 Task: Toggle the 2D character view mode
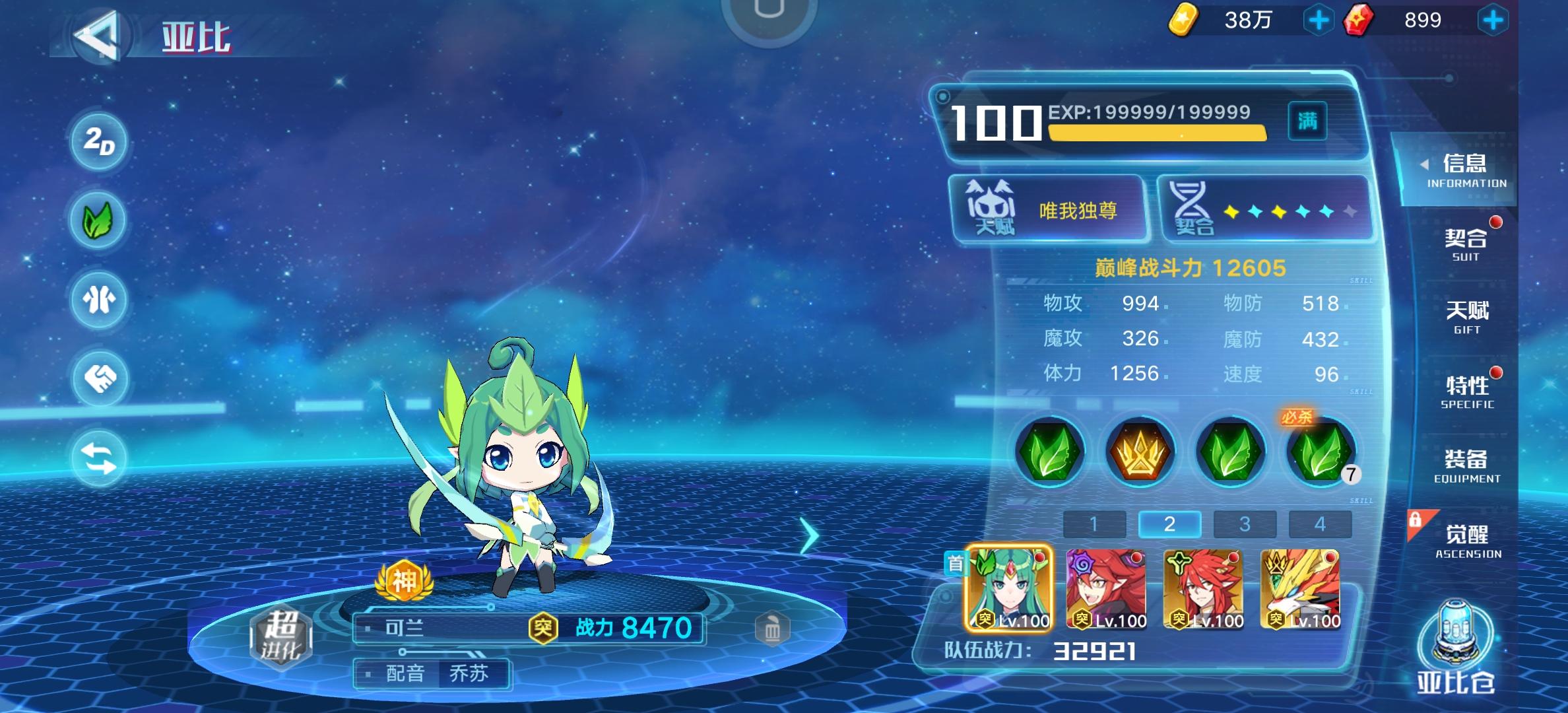coord(98,141)
